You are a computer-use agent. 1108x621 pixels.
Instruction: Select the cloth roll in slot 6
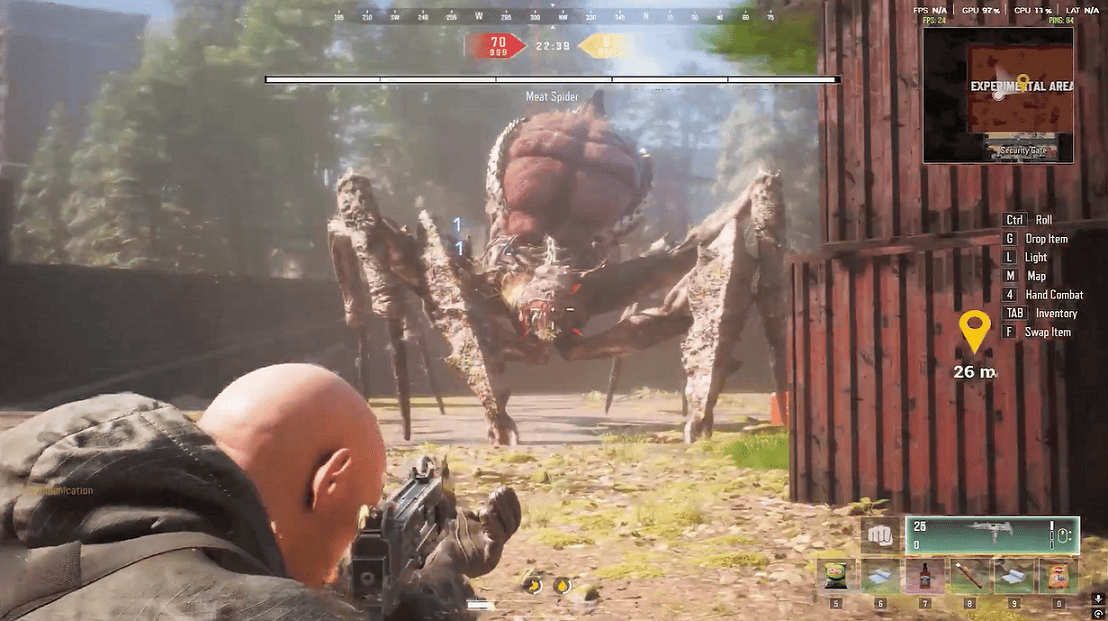point(880,577)
